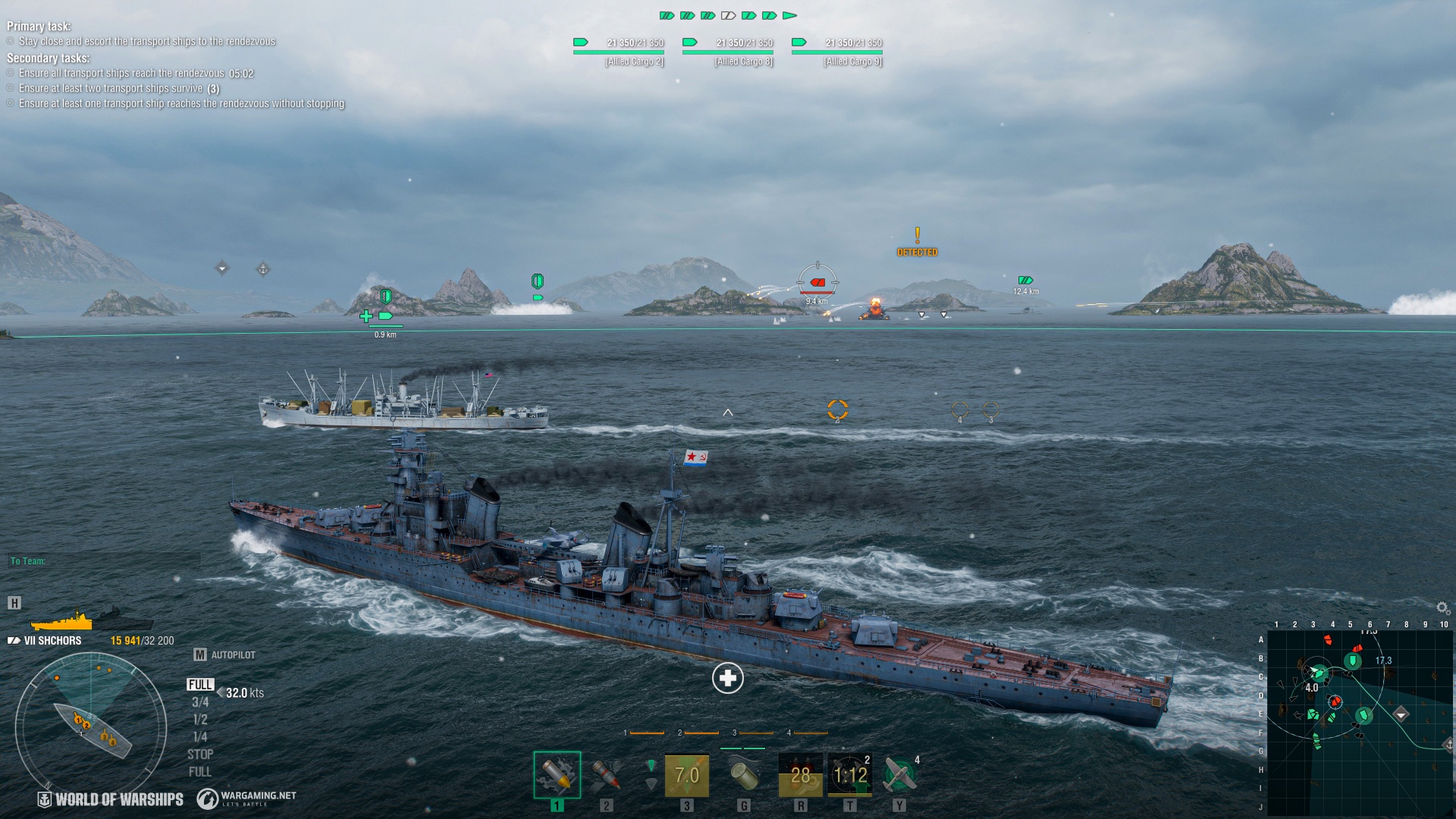Viewport: 1456px width, 819px height.
Task: Click the Secondary tasks heading
Action: (48, 58)
